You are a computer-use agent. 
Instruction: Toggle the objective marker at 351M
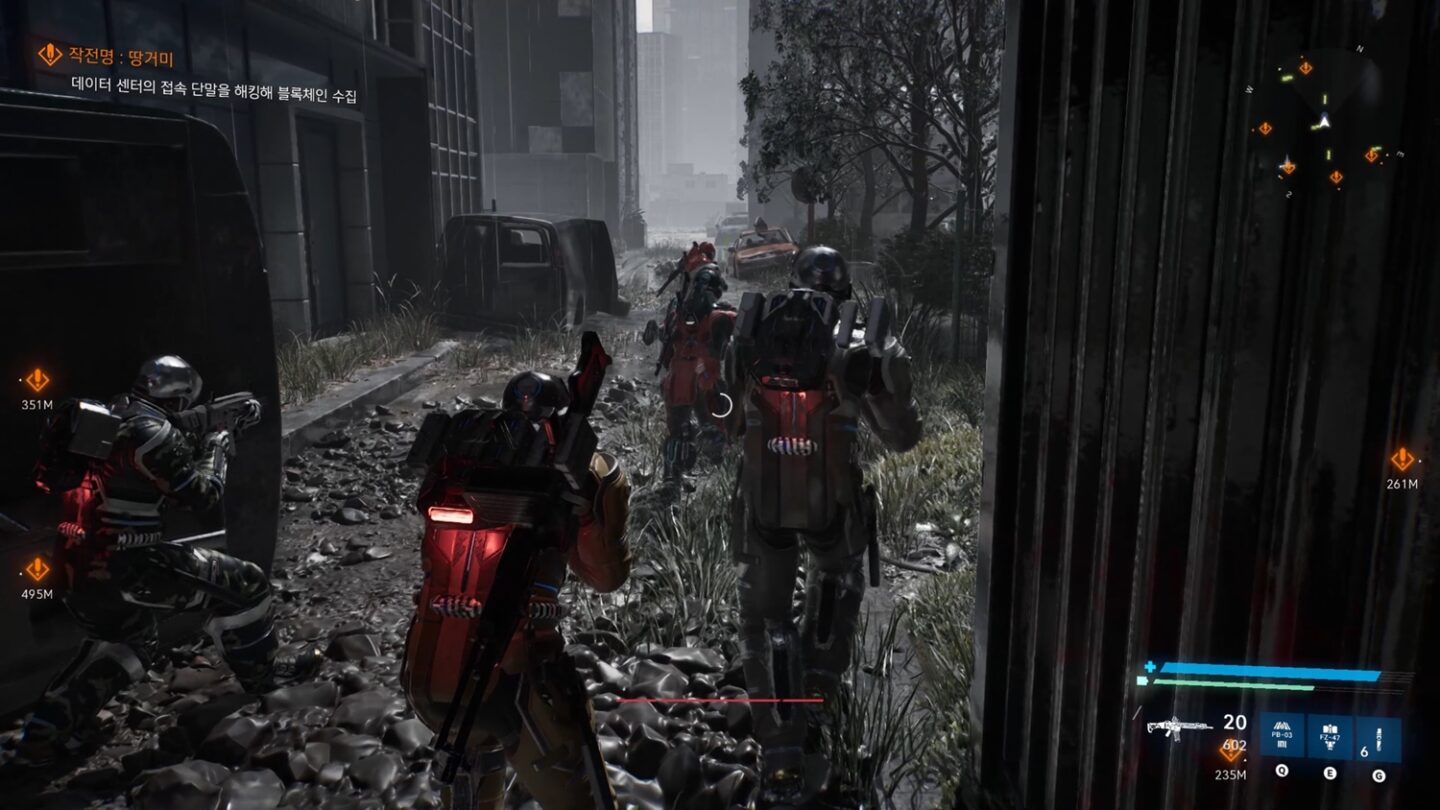[38, 380]
